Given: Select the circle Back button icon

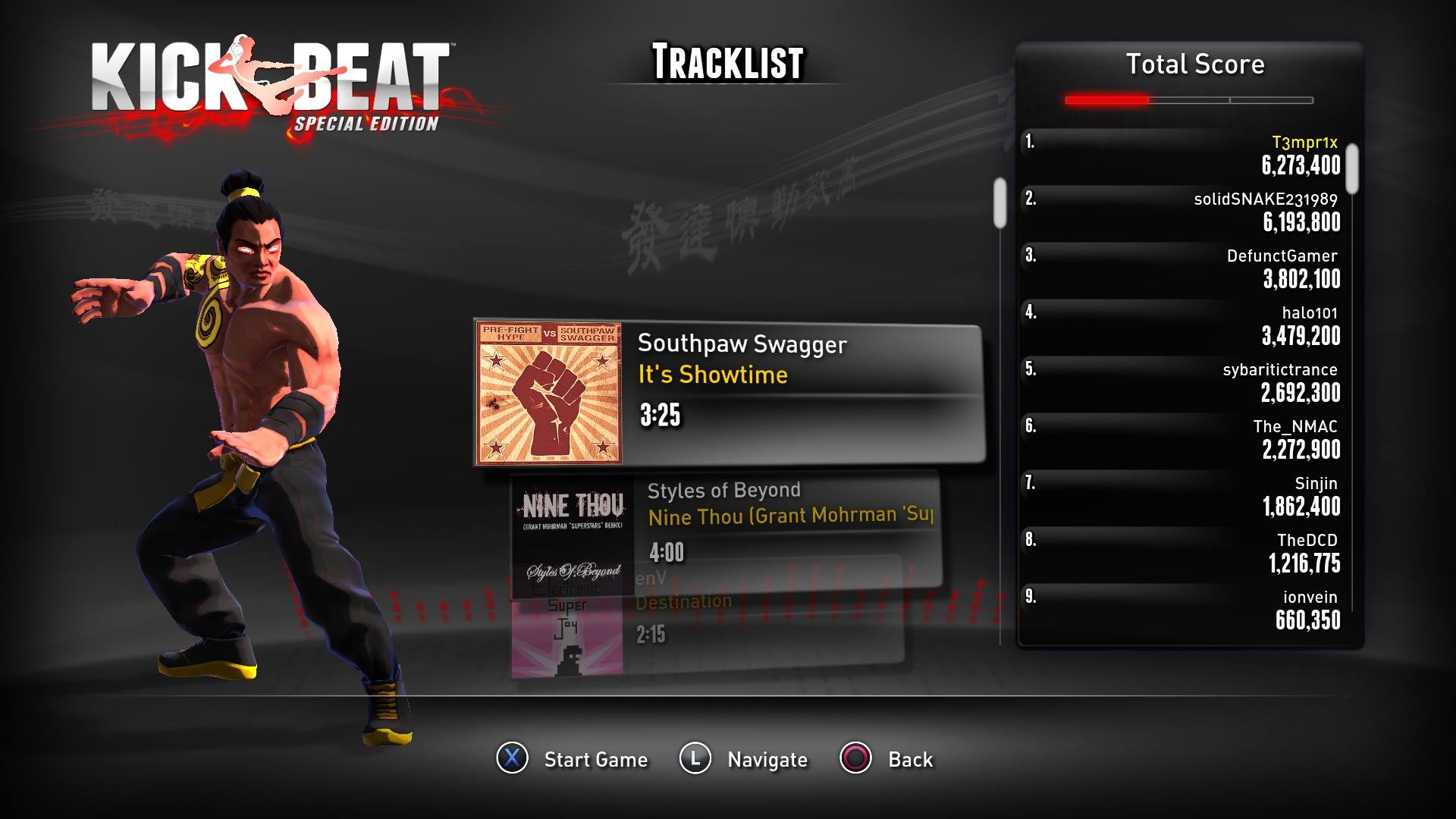Looking at the screenshot, I should 855,759.
